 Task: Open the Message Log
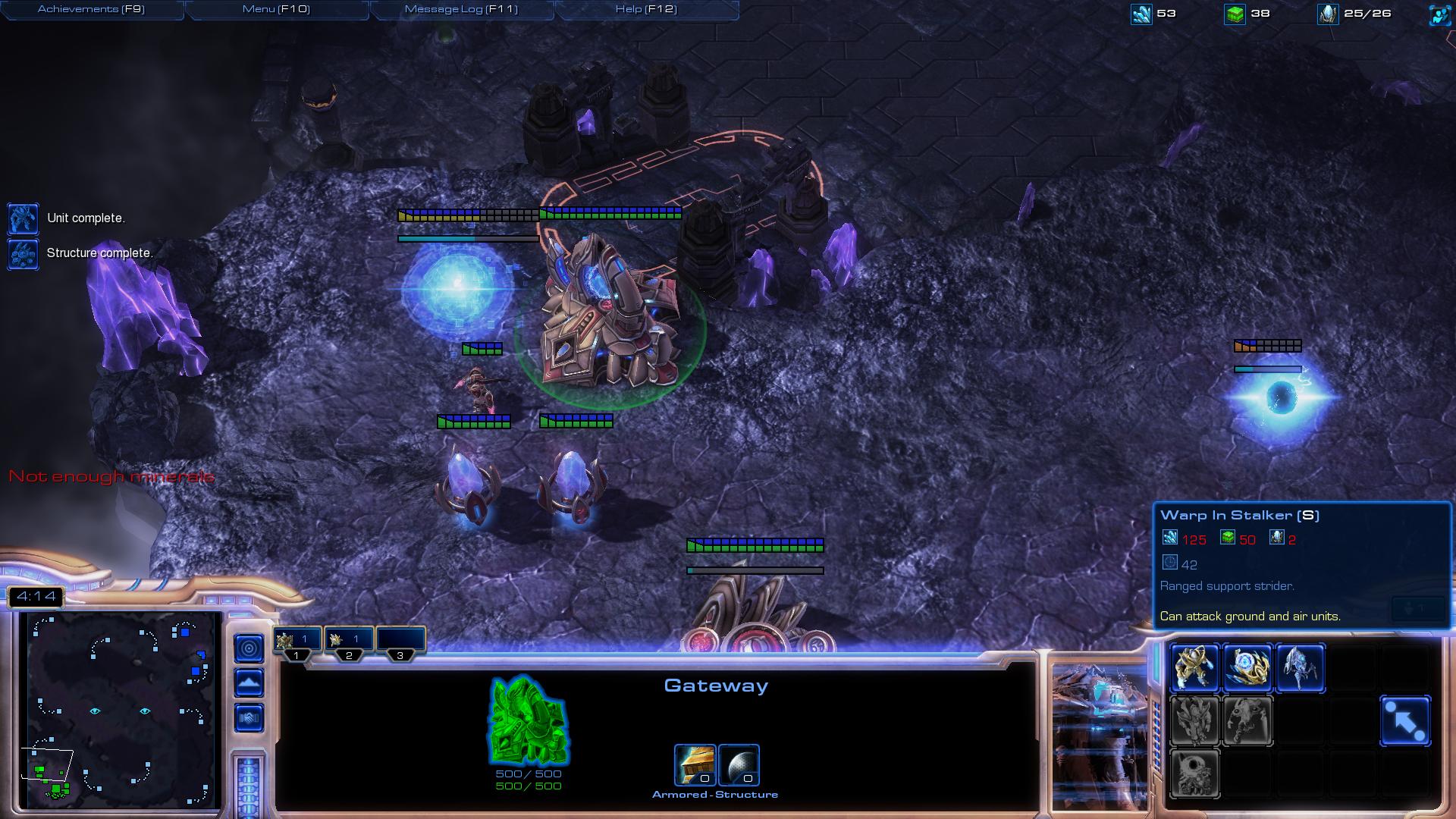click(461, 9)
